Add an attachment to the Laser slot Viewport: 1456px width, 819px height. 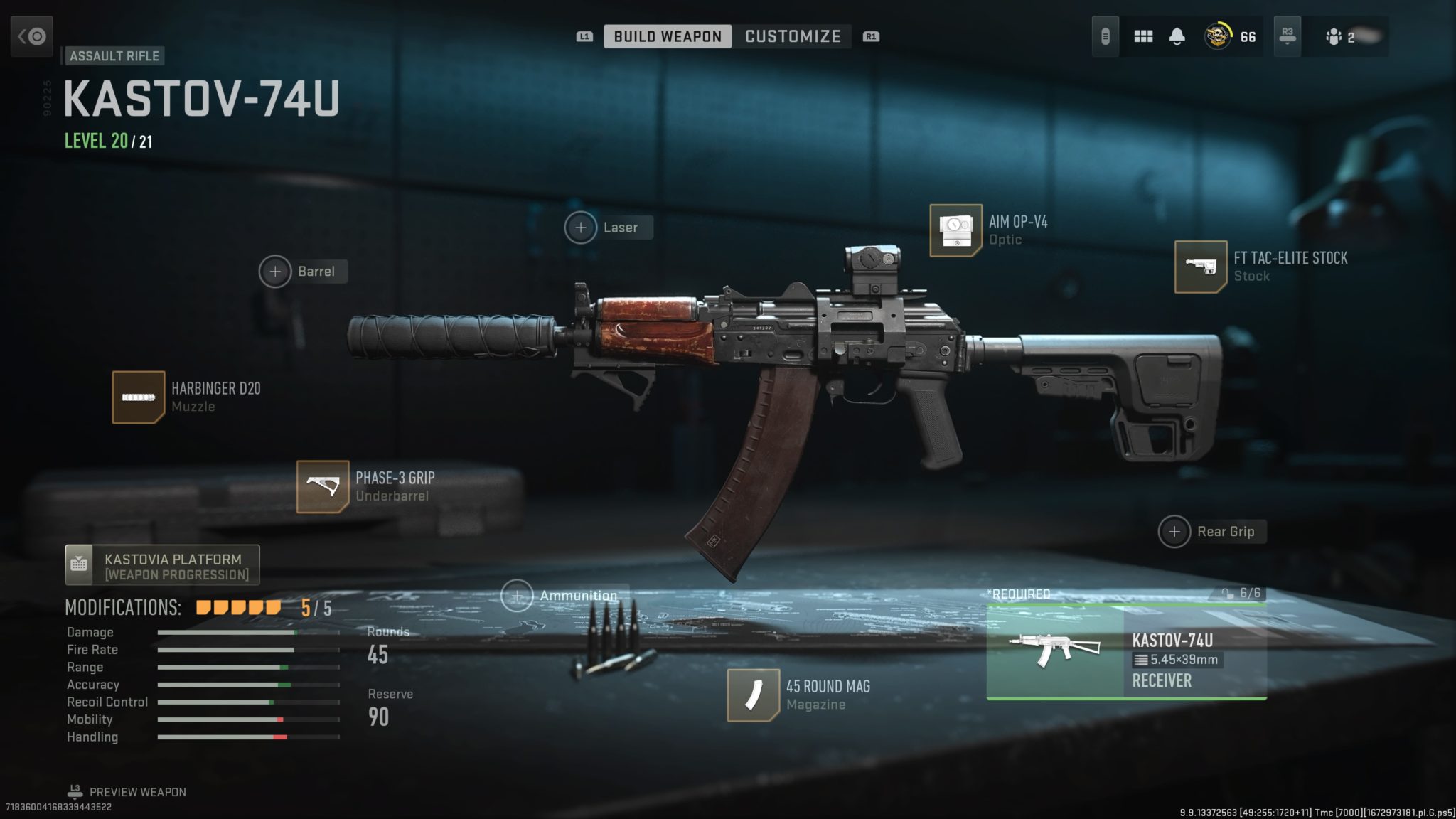tap(582, 227)
